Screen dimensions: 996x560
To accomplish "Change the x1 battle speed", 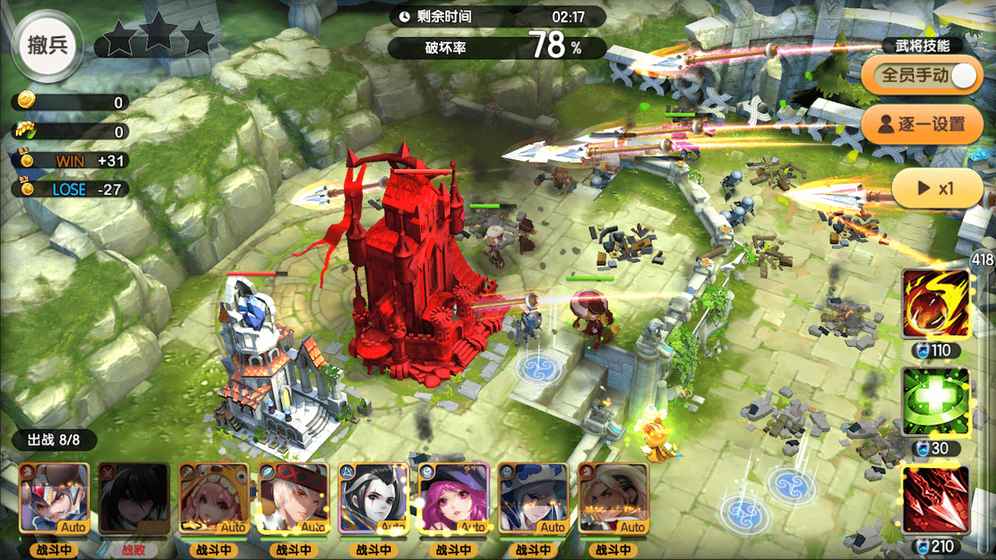I will point(936,188).
